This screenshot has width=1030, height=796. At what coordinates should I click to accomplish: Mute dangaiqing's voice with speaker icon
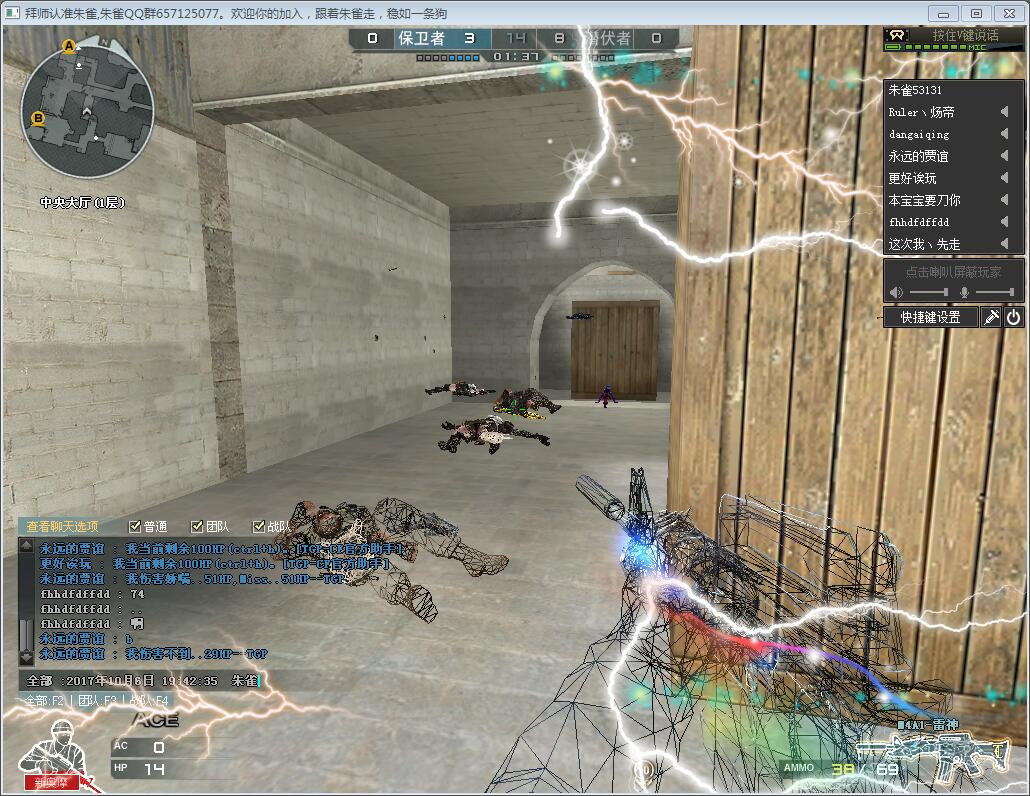(x=1004, y=134)
